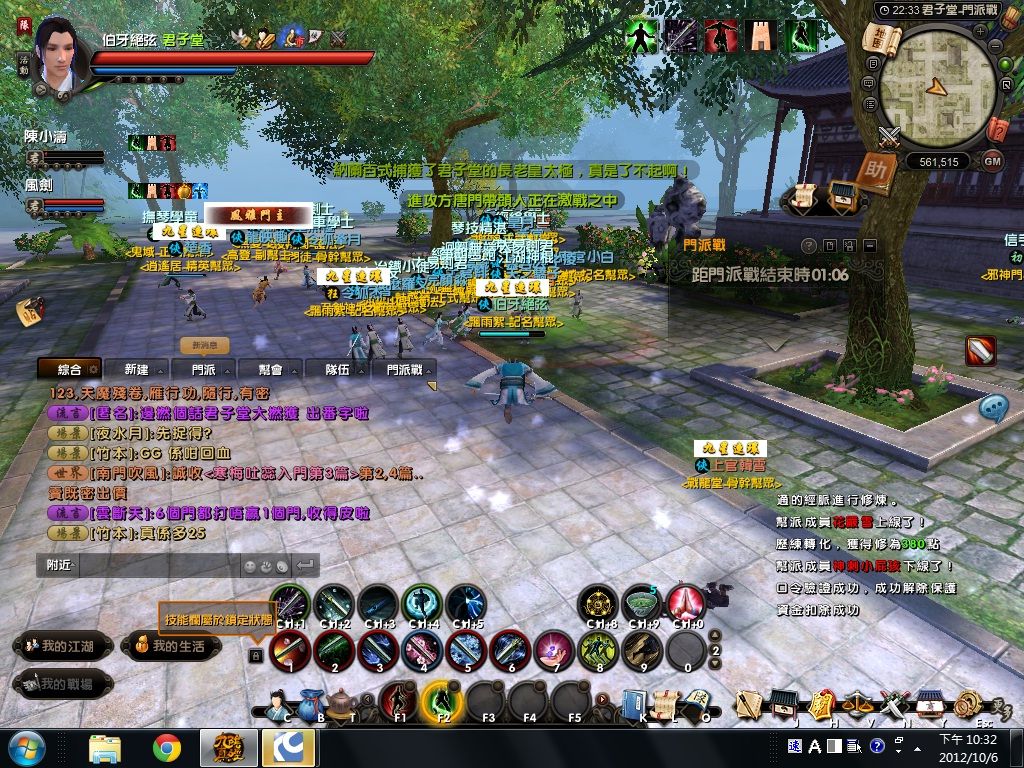The height and width of the screenshot is (768, 1024).
Task: Open the 我的戰場 button
Action: (x=61, y=684)
